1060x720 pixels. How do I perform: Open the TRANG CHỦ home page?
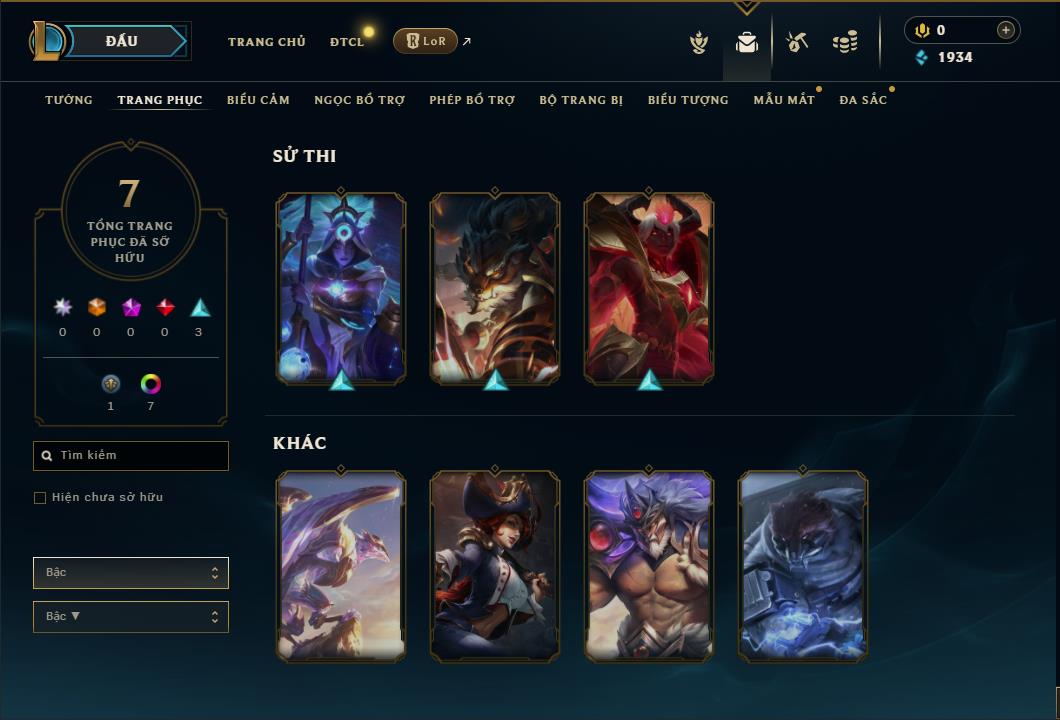click(x=266, y=42)
